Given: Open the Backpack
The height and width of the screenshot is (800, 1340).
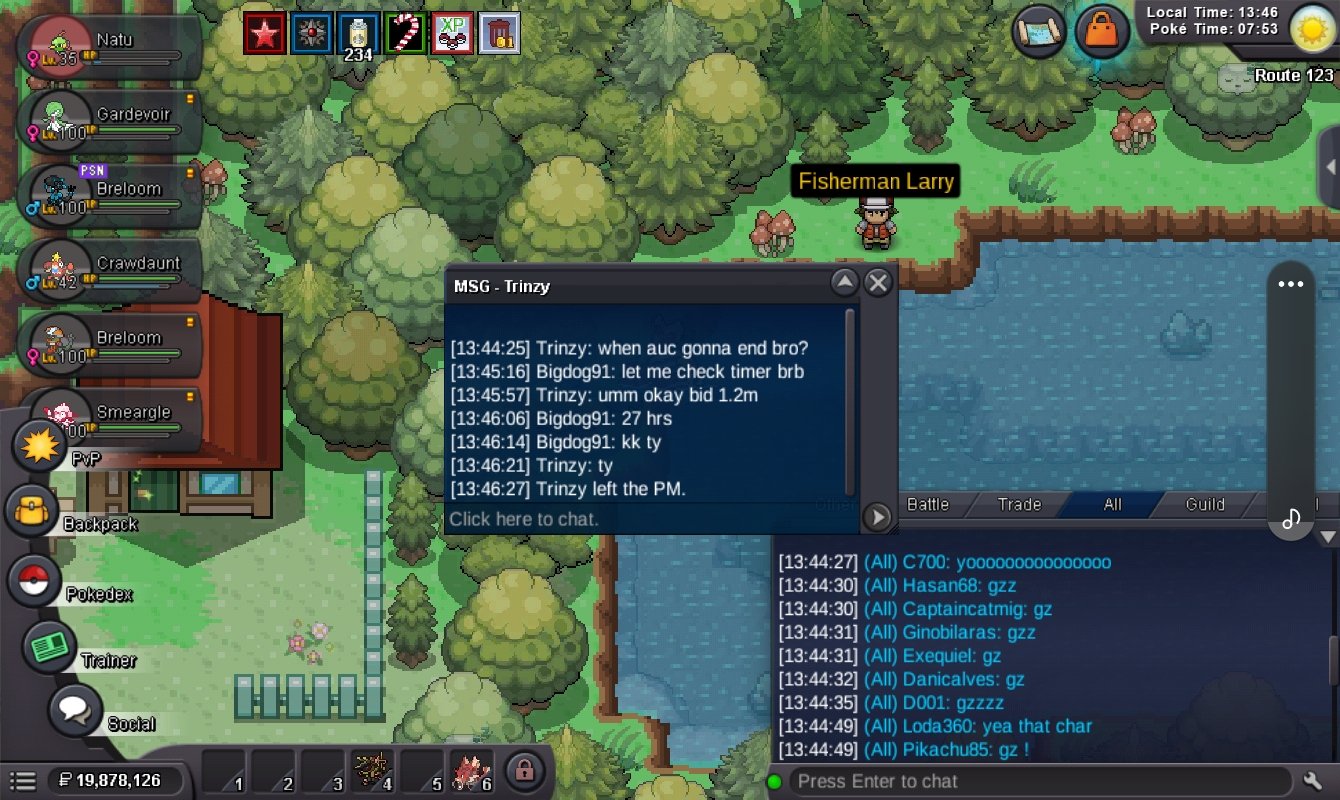Looking at the screenshot, I should pos(33,511).
